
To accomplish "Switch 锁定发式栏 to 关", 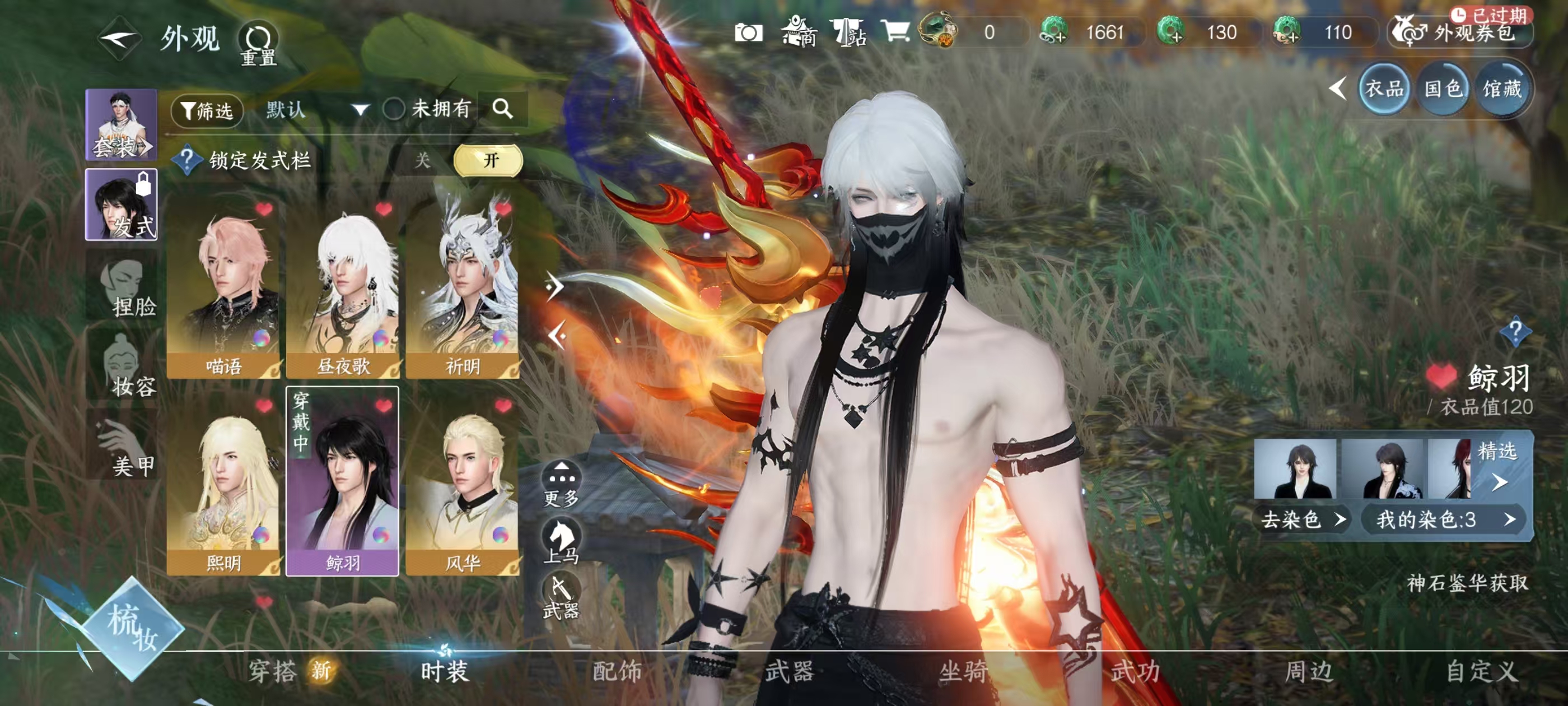I will [422, 161].
